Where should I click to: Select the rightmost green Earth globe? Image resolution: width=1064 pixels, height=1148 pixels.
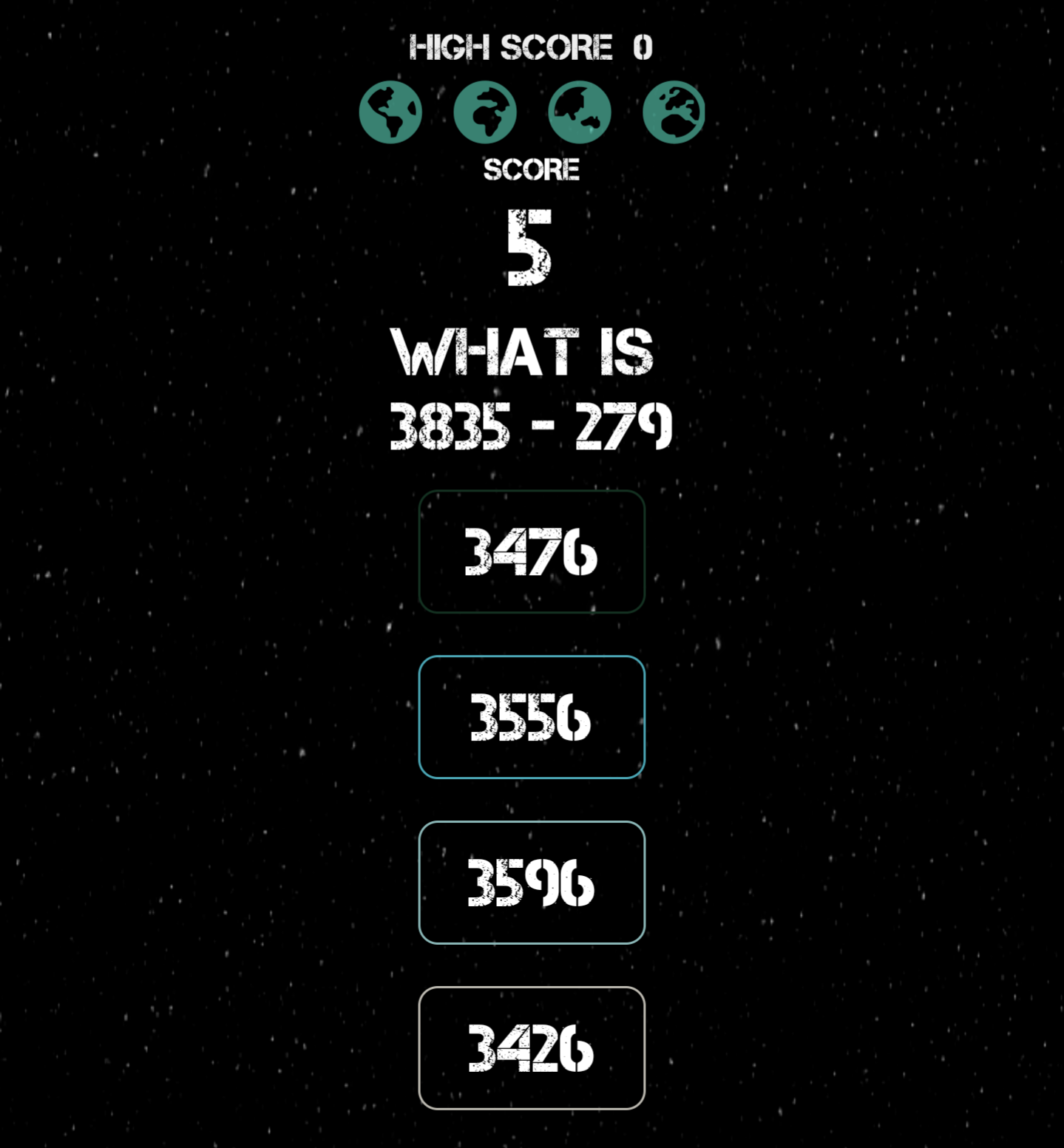(x=673, y=111)
